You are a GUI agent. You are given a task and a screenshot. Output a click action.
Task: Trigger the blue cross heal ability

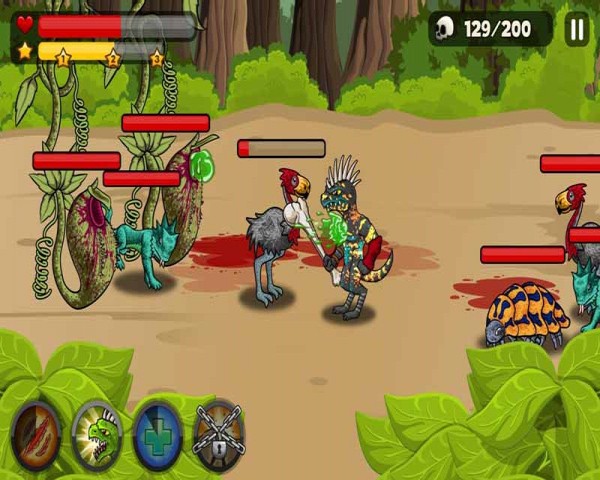click(158, 436)
